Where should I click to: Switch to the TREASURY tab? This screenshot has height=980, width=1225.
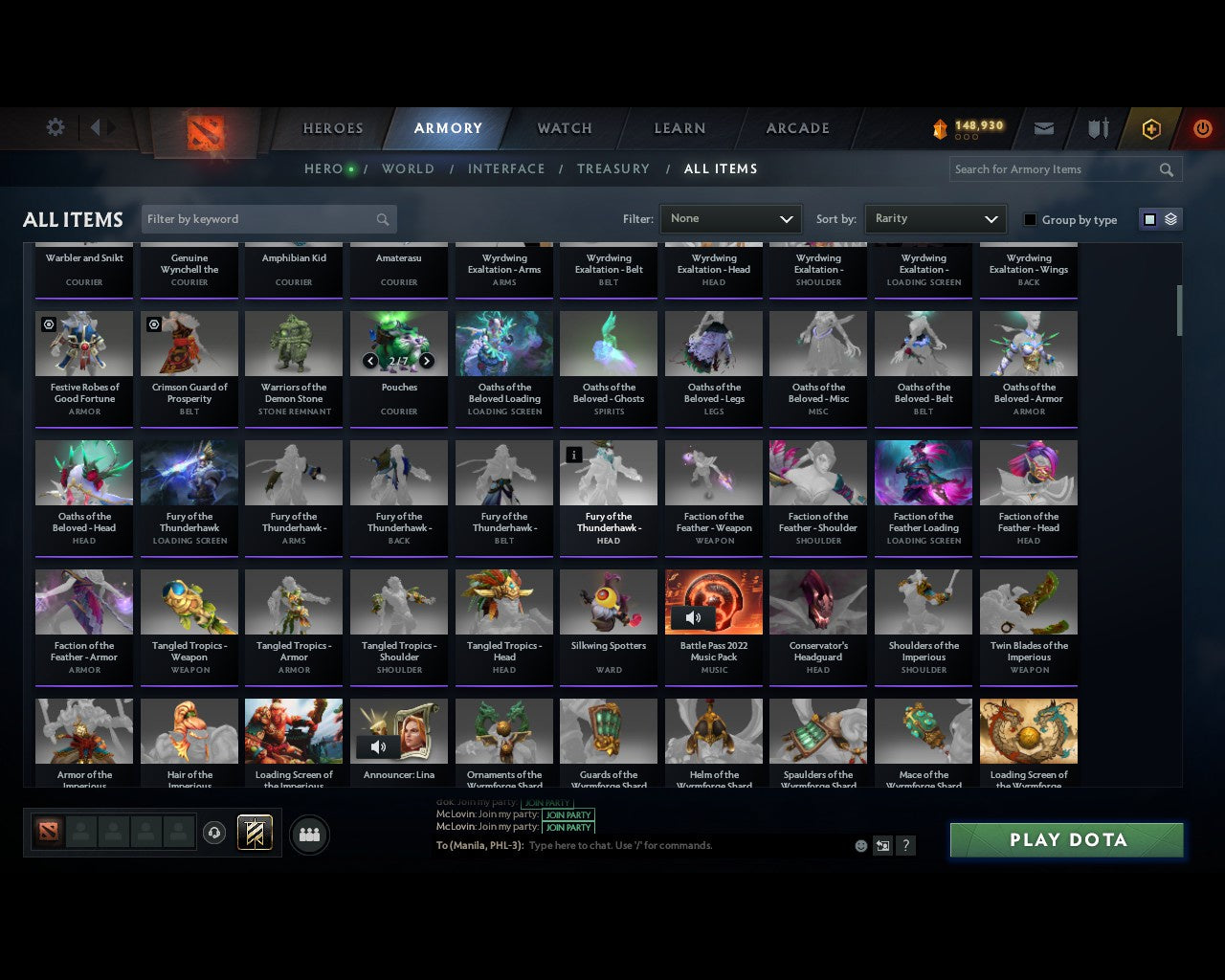point(612,168)
